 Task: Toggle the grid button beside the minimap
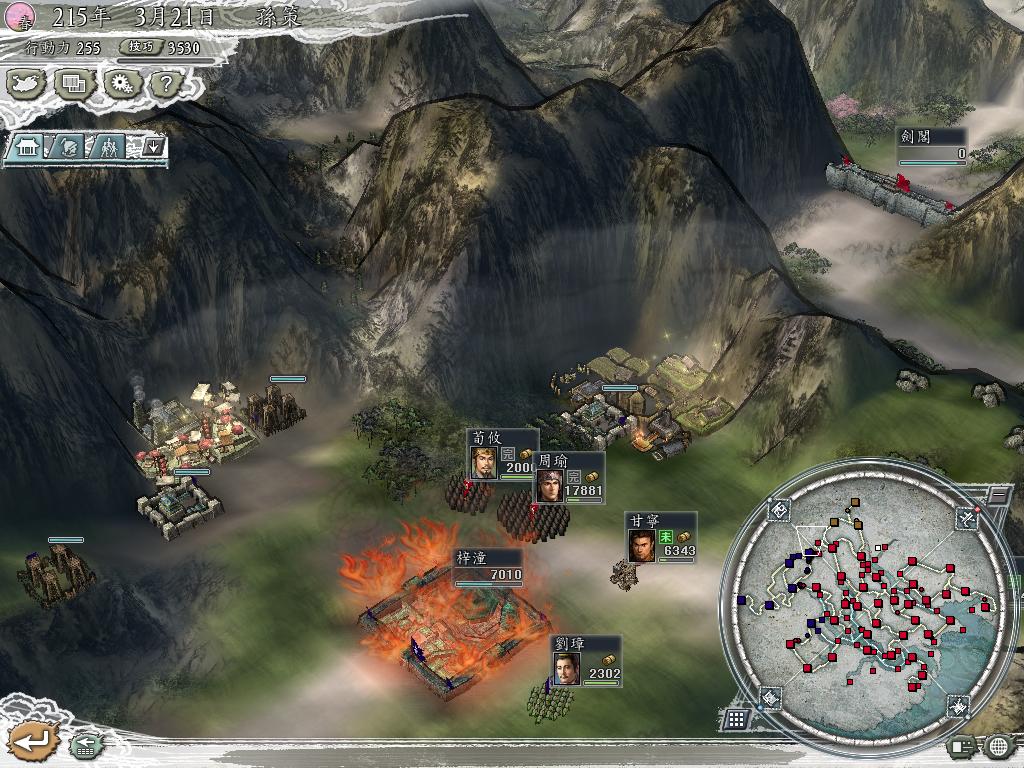pyautogui.click(x=736, y=719)
